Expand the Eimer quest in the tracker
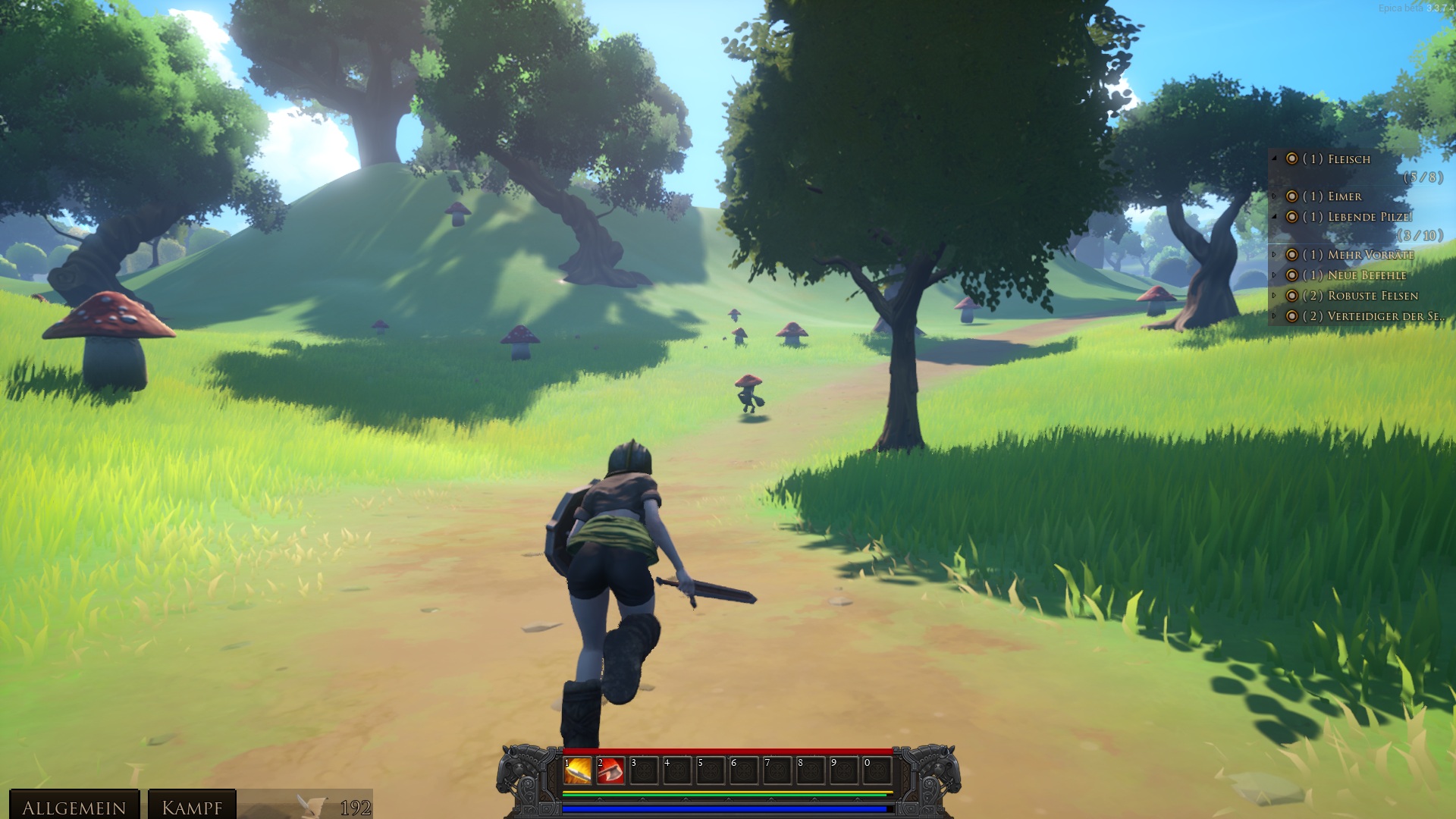The width and height of the screenshot is (1456, 819). coord(1275,196)
